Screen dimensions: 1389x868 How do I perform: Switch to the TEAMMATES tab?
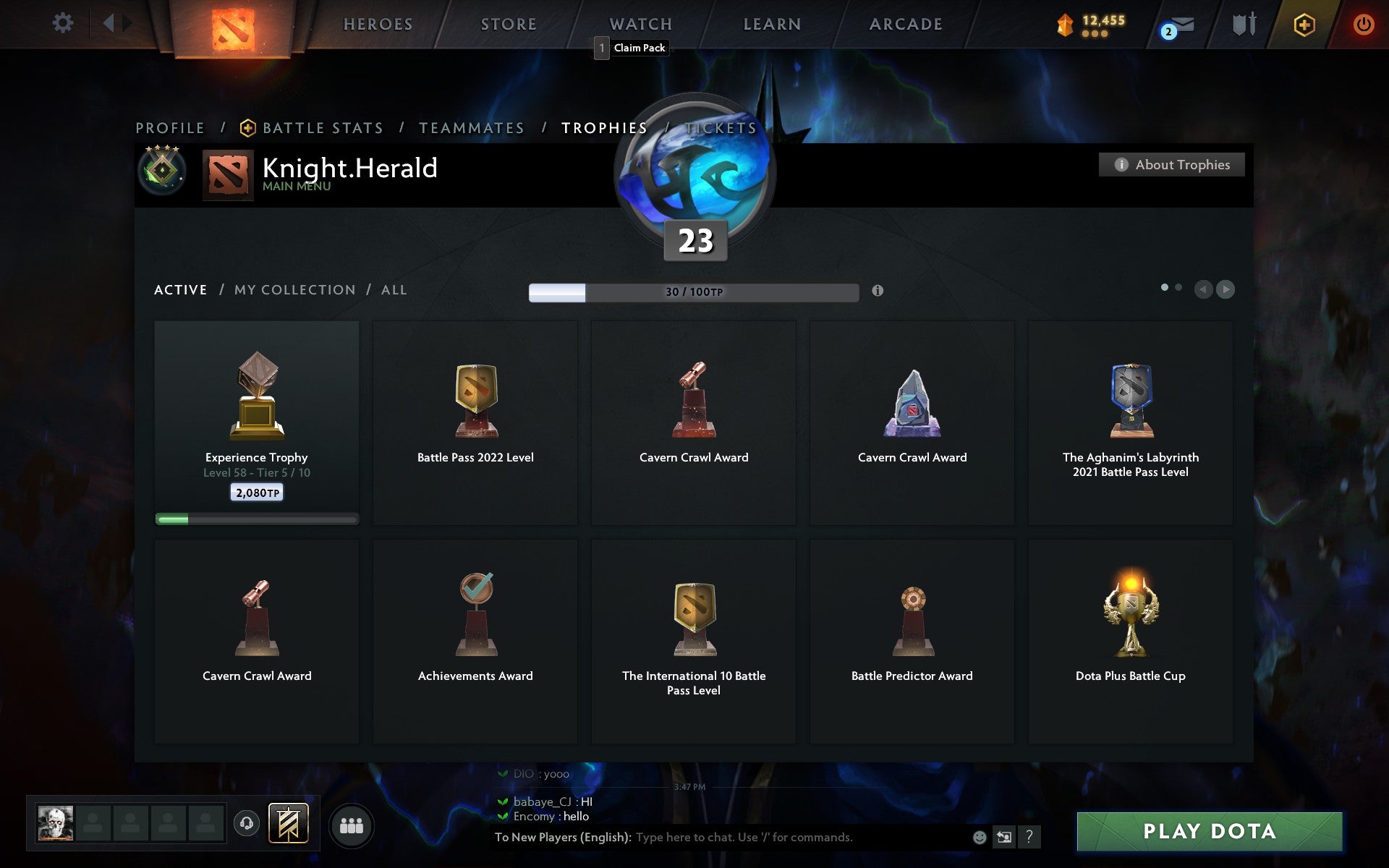tap(471, 127)
